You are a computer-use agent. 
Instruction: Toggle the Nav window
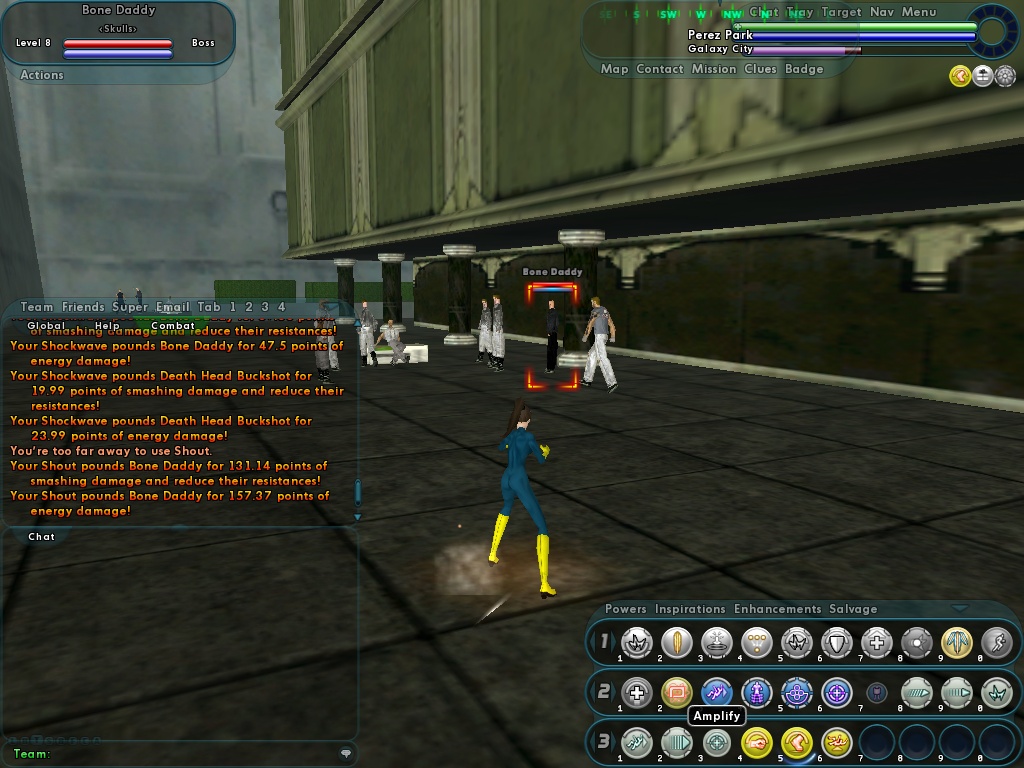[x=881, y=12]
